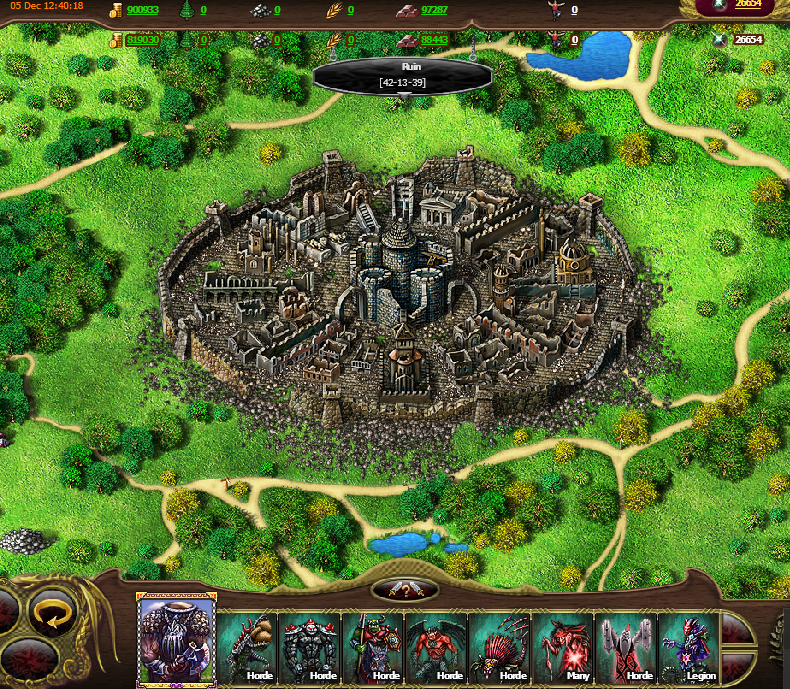Open the 97287 resource link in the top bar
Screen dimensions: 790x689
tap(435, 10)
